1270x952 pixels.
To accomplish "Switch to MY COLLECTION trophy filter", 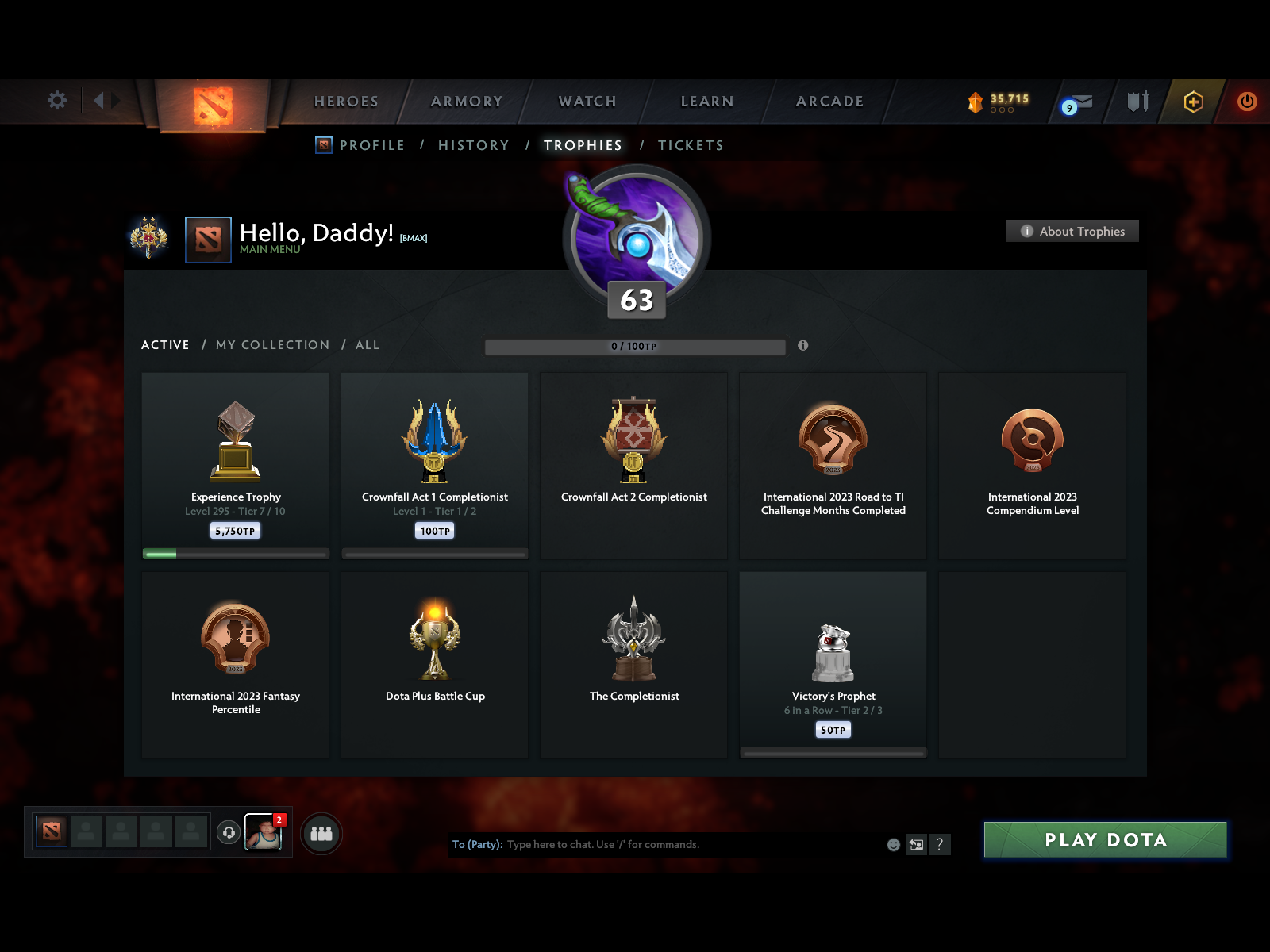I will tap(272, 345).
